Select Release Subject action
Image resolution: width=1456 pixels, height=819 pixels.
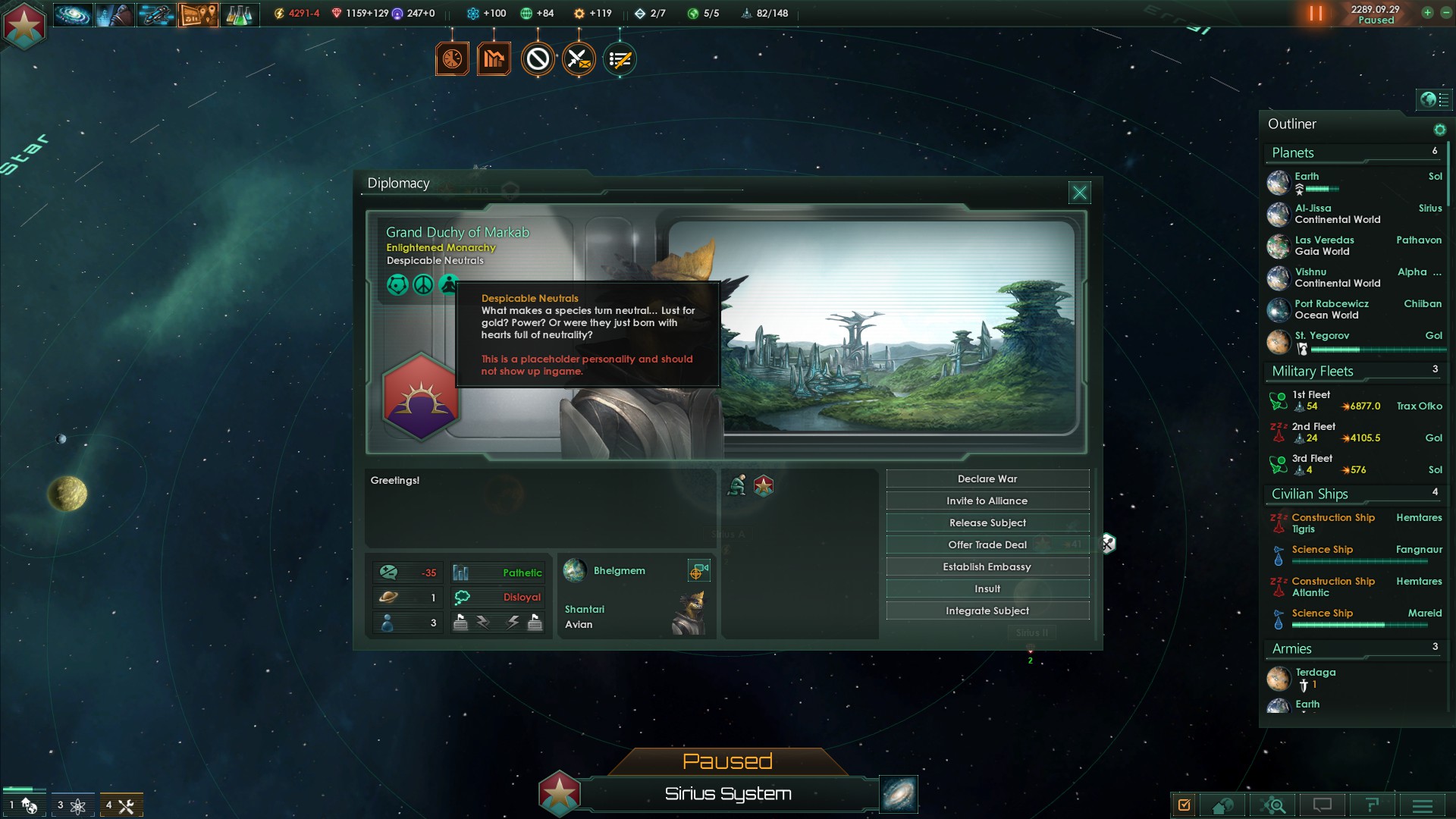click(987, 523)
